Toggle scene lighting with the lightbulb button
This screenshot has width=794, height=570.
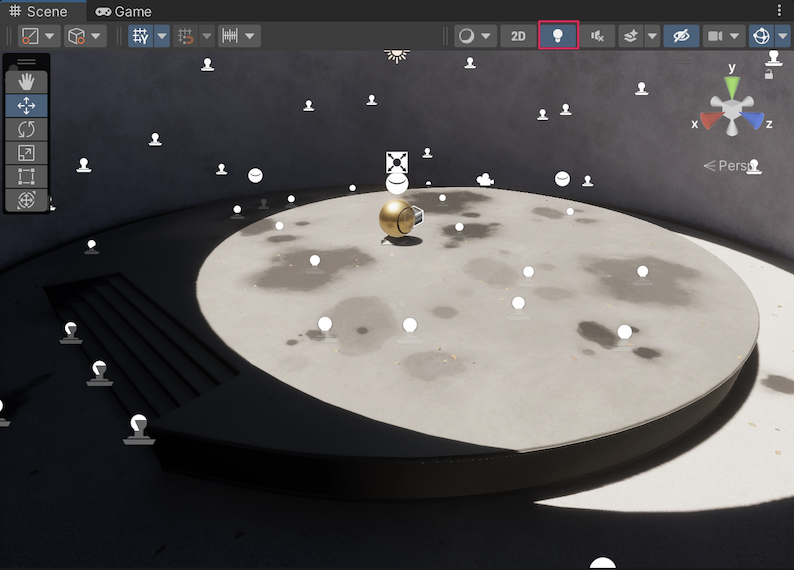[558, 36]
